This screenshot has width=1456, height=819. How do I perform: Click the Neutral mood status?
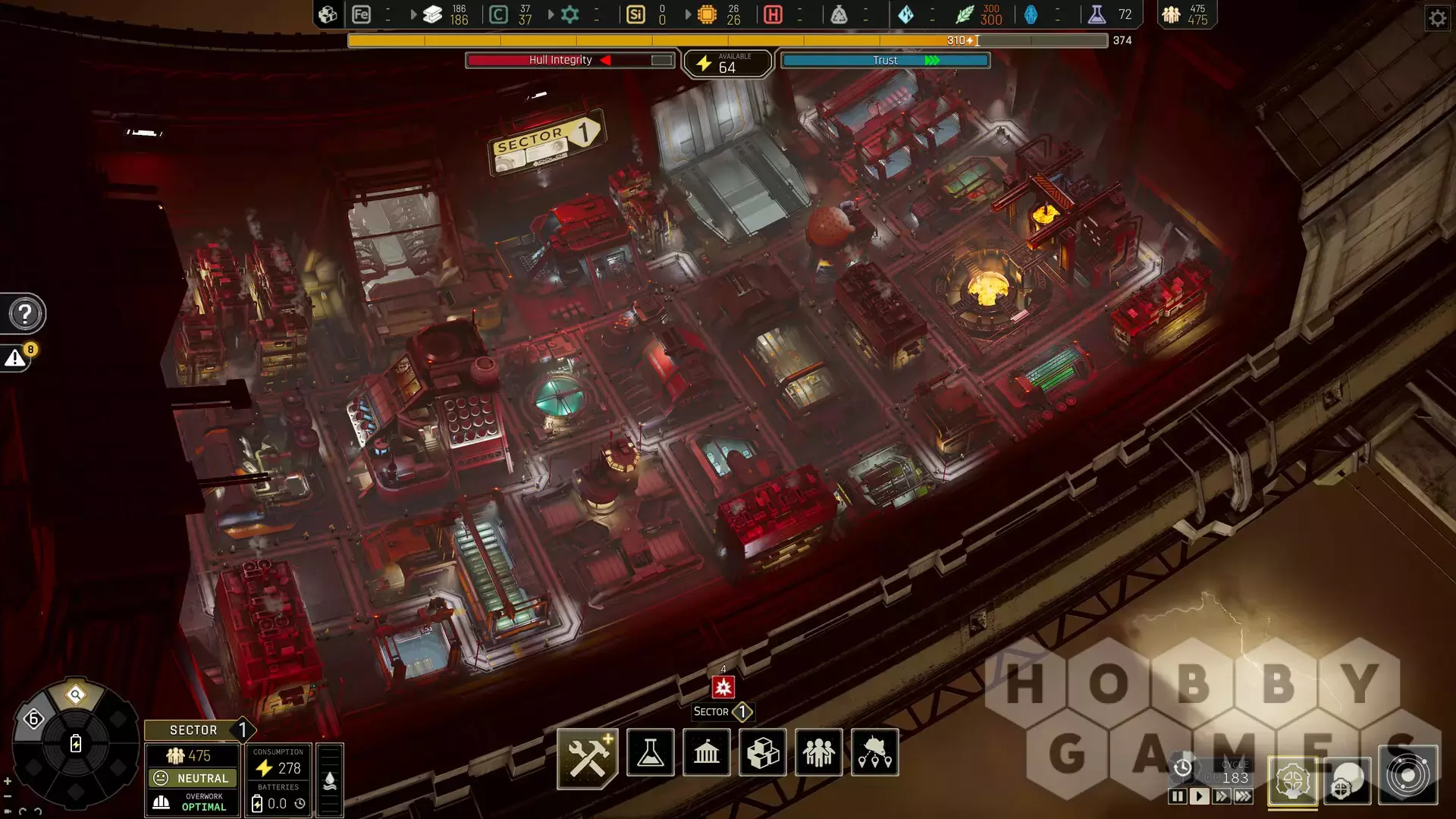pos(193,778)
